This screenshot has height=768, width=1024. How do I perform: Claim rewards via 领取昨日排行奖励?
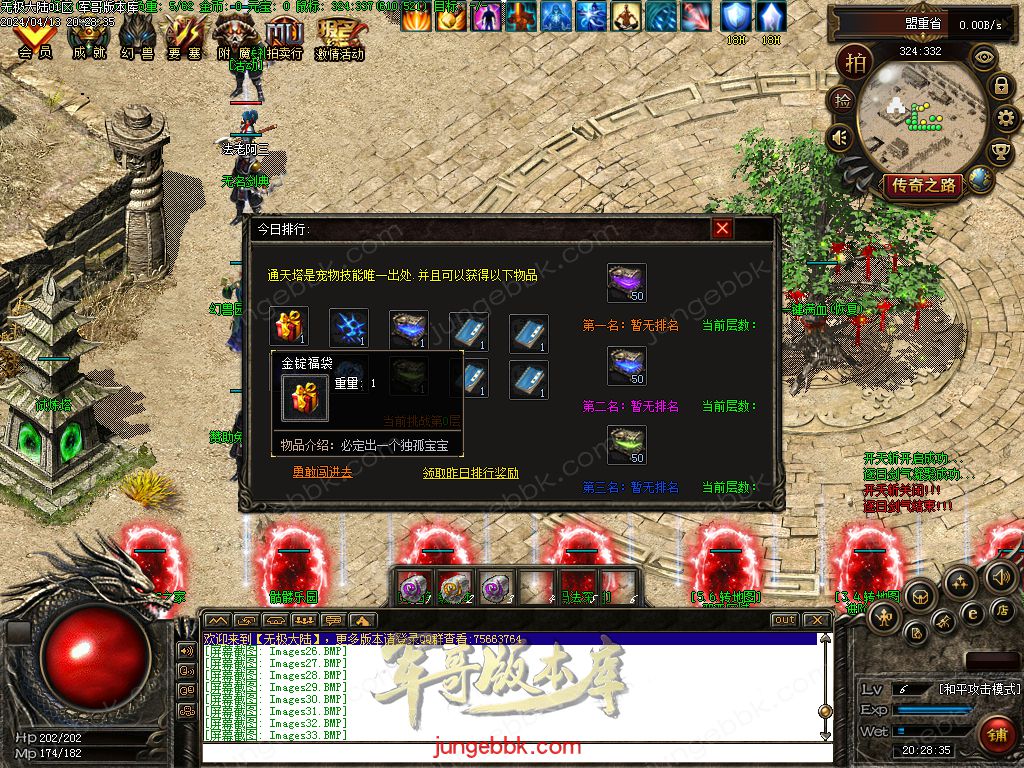coord(470,472)
